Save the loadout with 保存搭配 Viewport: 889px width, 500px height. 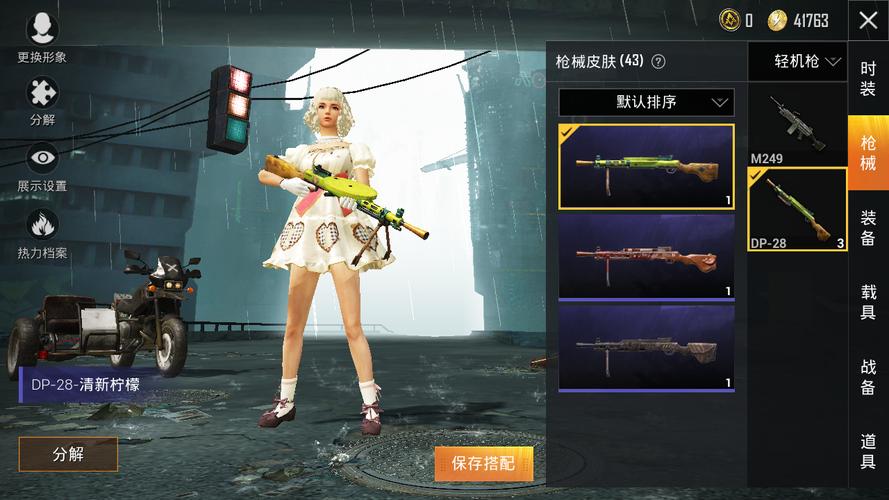(x=483, y=463)
